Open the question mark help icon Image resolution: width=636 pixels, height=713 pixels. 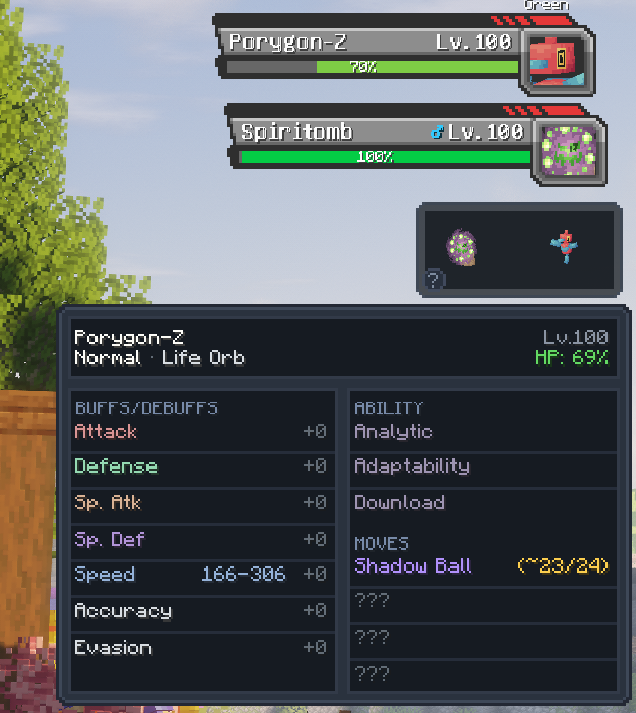[433, 280]
